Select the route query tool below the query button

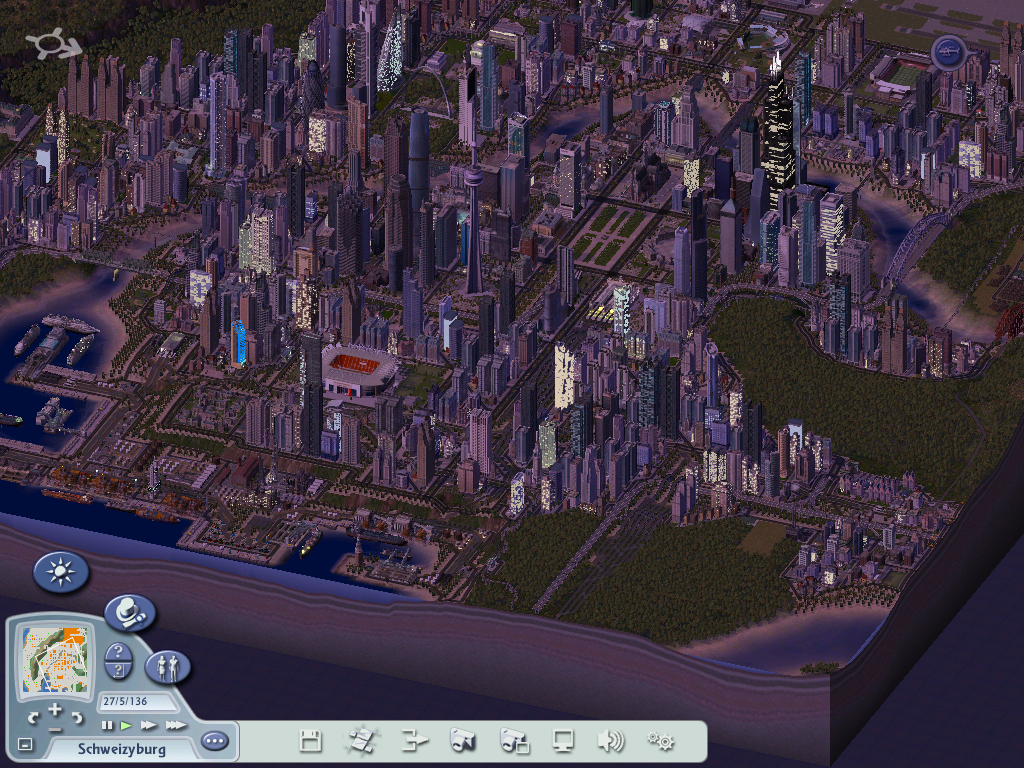pyautogui.click(x=118, y=670)
